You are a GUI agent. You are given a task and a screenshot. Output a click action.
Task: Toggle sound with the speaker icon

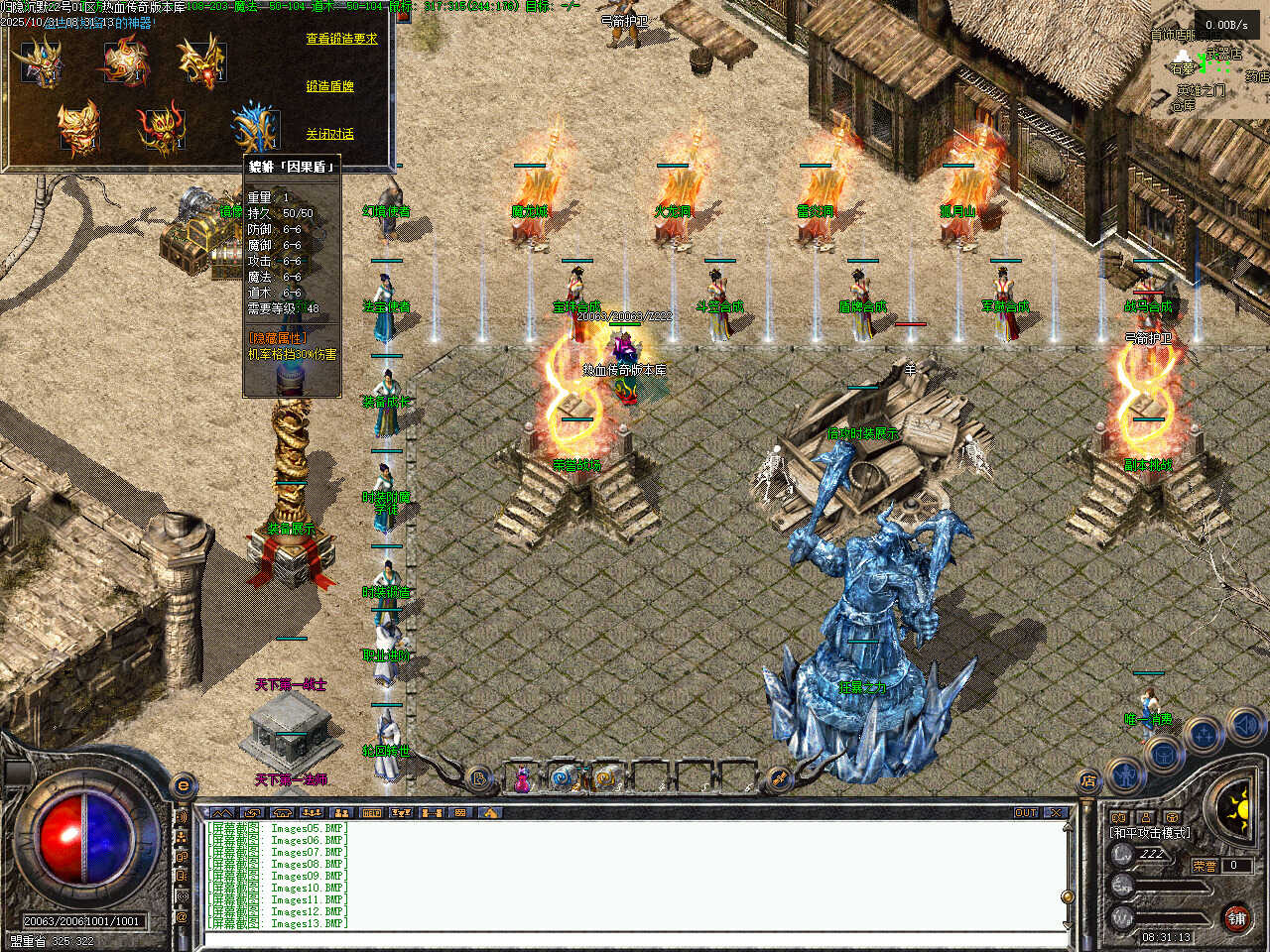1244,725
